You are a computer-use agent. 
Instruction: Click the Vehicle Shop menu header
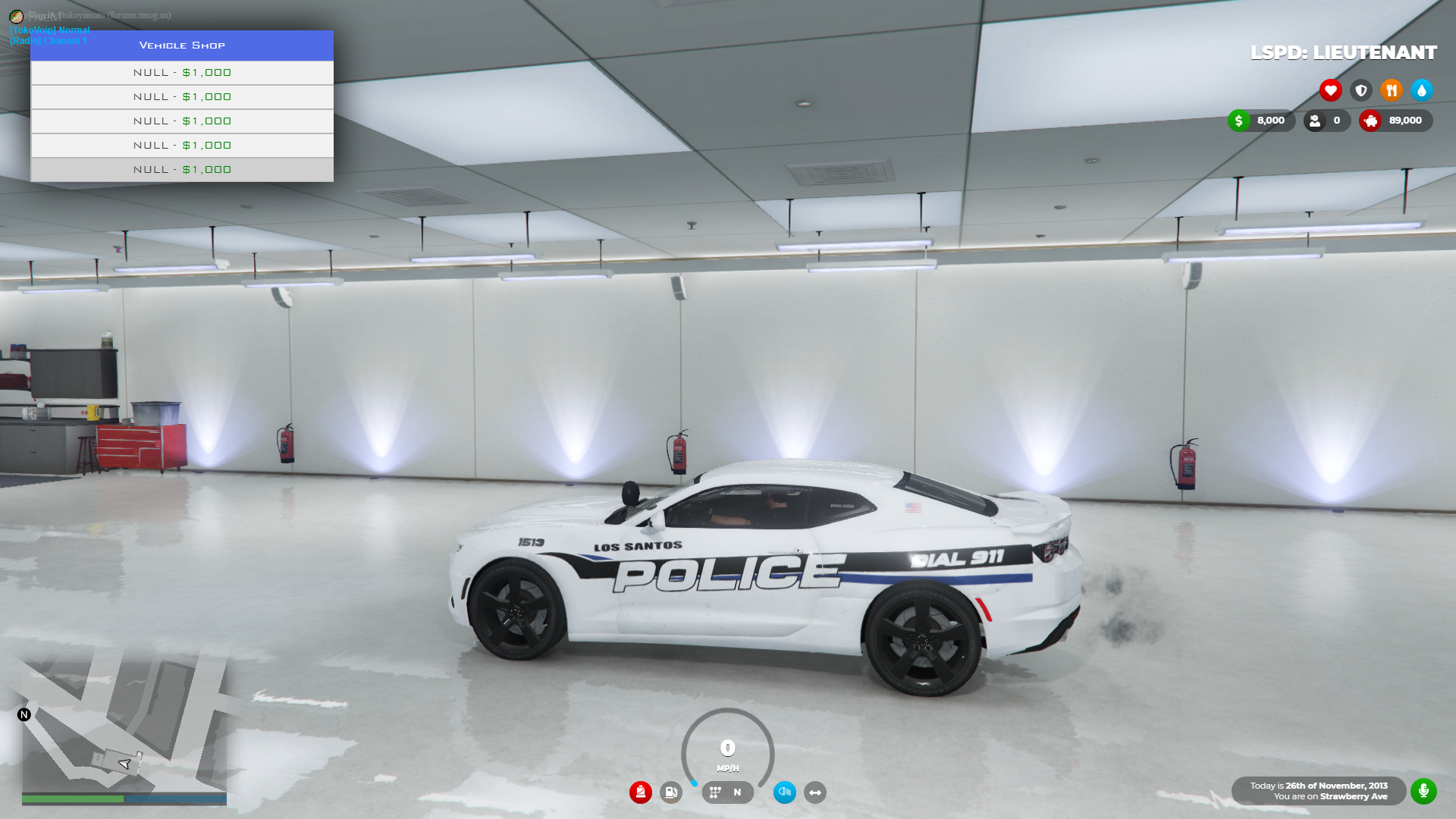pyautogui.click(x=182, y=45)
